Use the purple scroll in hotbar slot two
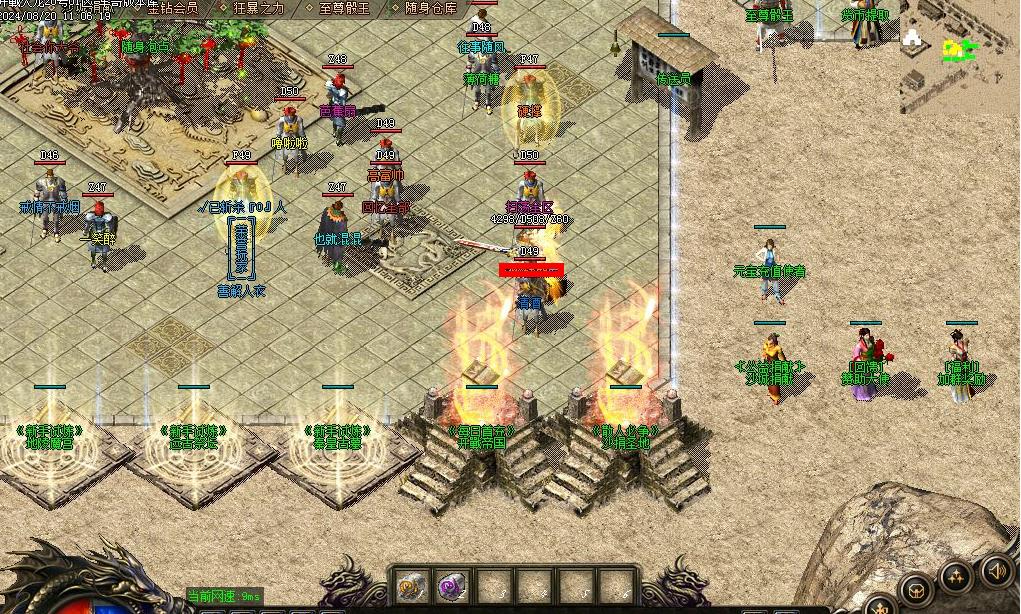This screenshot has height=614, width=1021. (453, 586)
